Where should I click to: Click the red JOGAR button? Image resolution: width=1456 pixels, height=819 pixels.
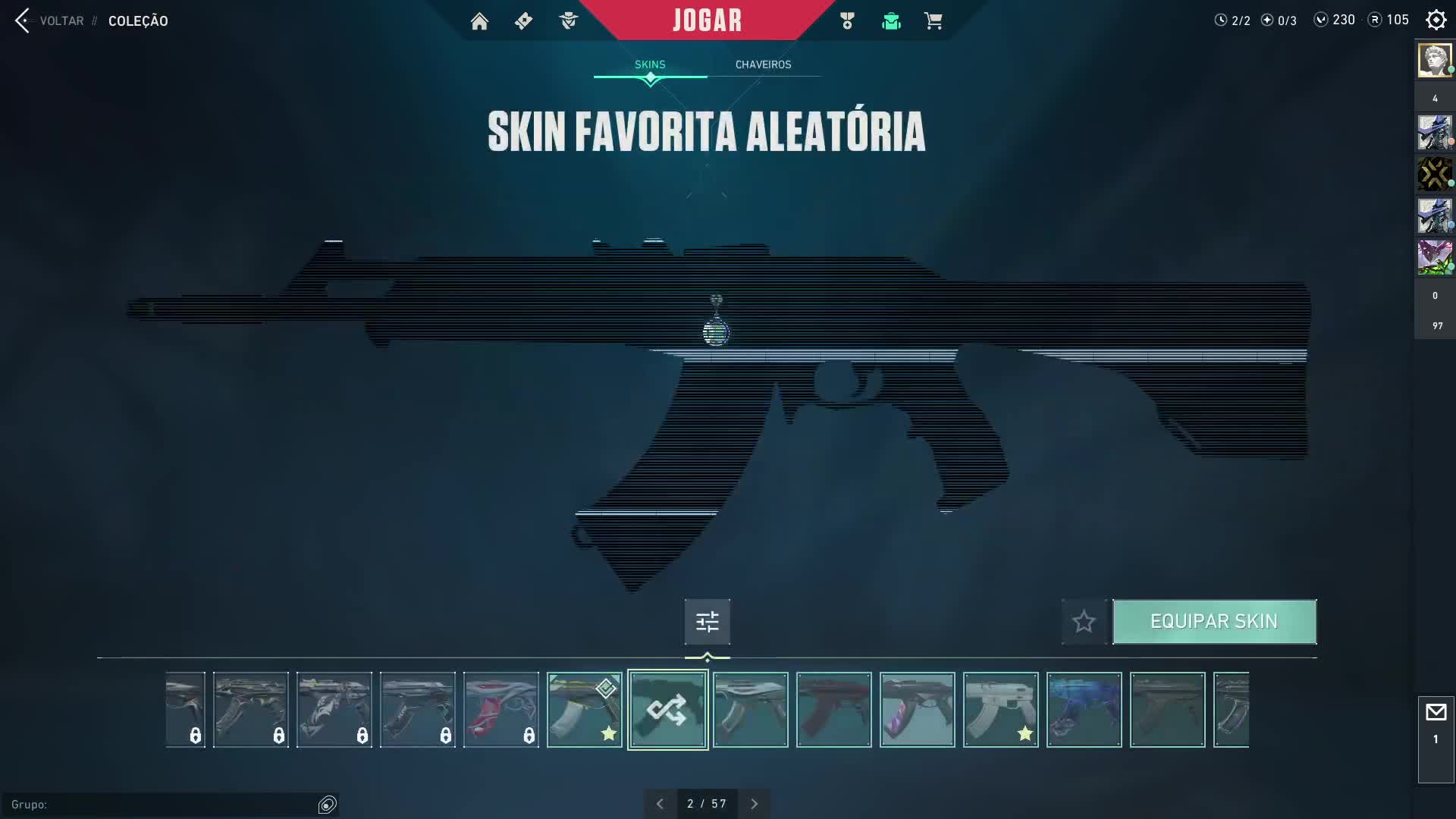(x=707, y=20)
